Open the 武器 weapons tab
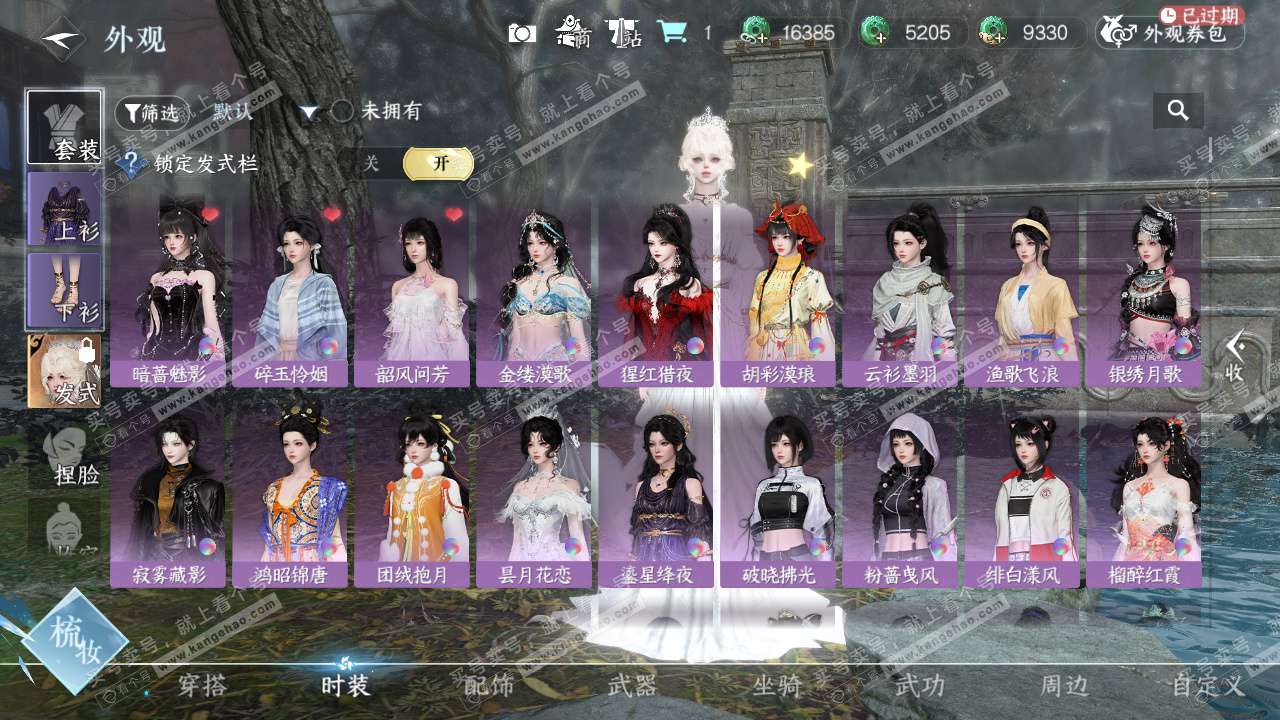The width and height of the screenshot is (1280, 720). (x=632, y=685)
